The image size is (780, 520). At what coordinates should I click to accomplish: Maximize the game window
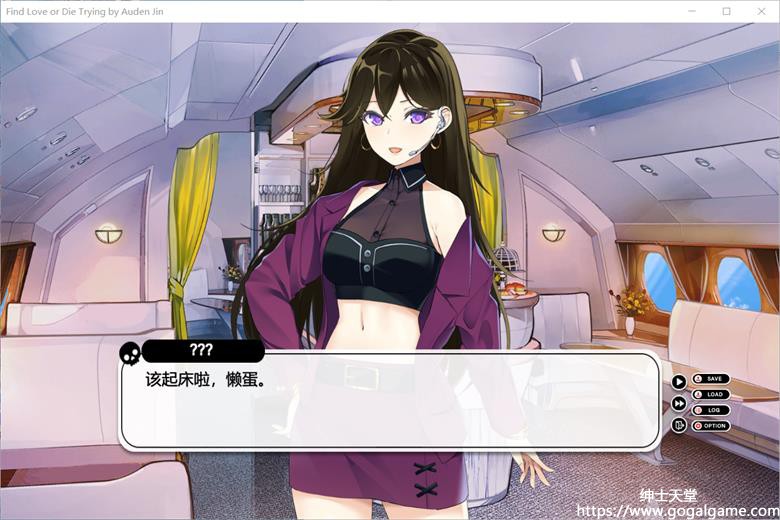(x=726, y=11)
